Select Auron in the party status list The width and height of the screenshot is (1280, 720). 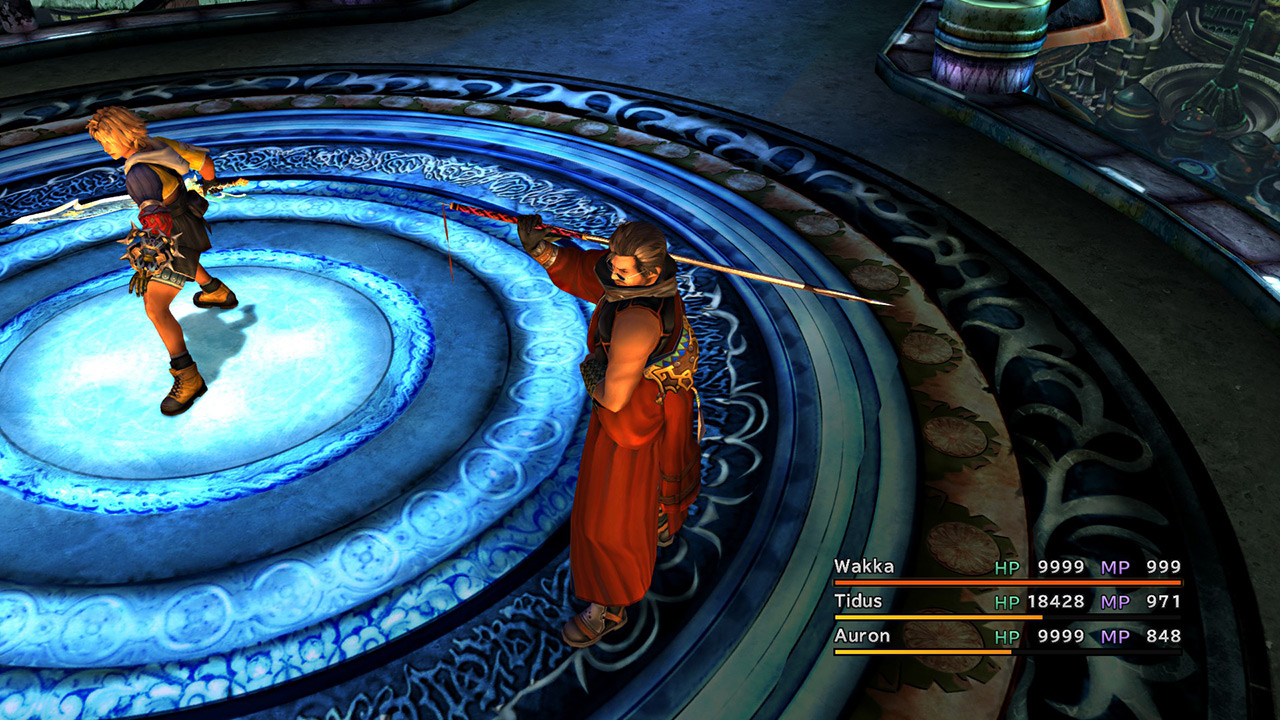click(861, 636)
